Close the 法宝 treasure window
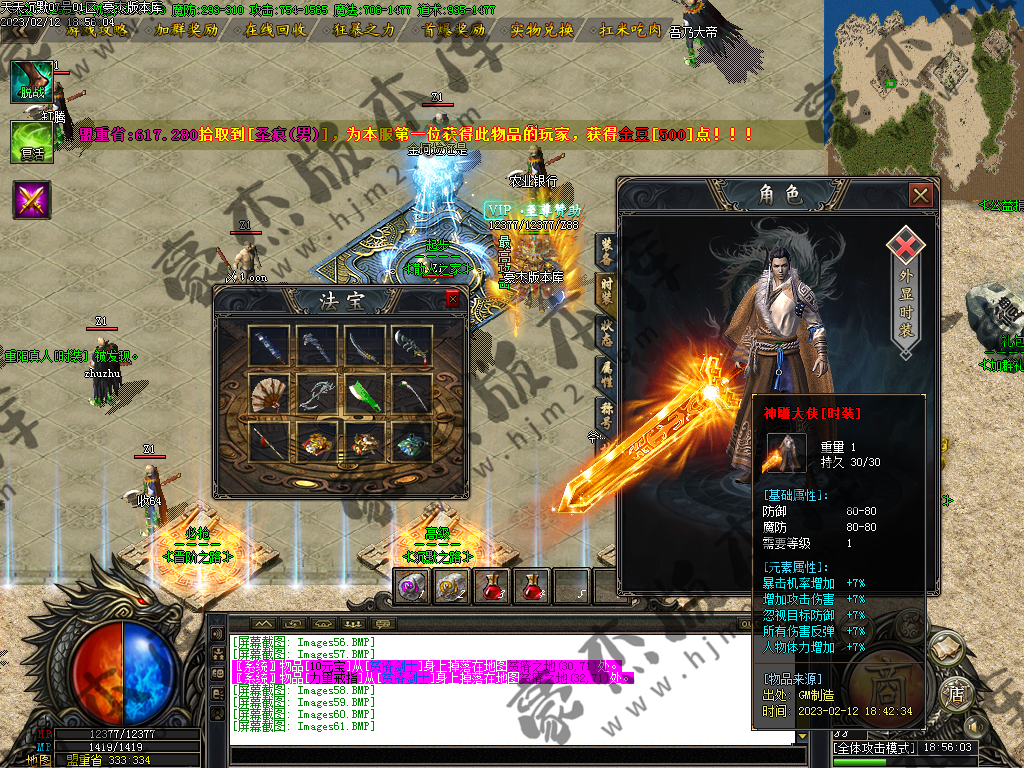Image resolution: width=1024 pixels, height=768 pixels. (x=452, y=299)
